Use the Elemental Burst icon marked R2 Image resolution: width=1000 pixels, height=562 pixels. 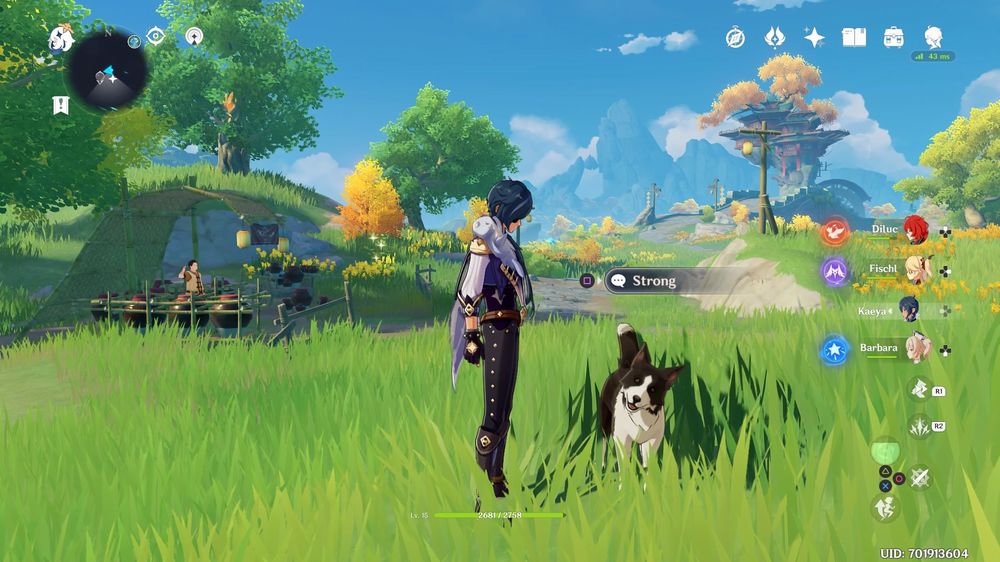click(919, 427)
